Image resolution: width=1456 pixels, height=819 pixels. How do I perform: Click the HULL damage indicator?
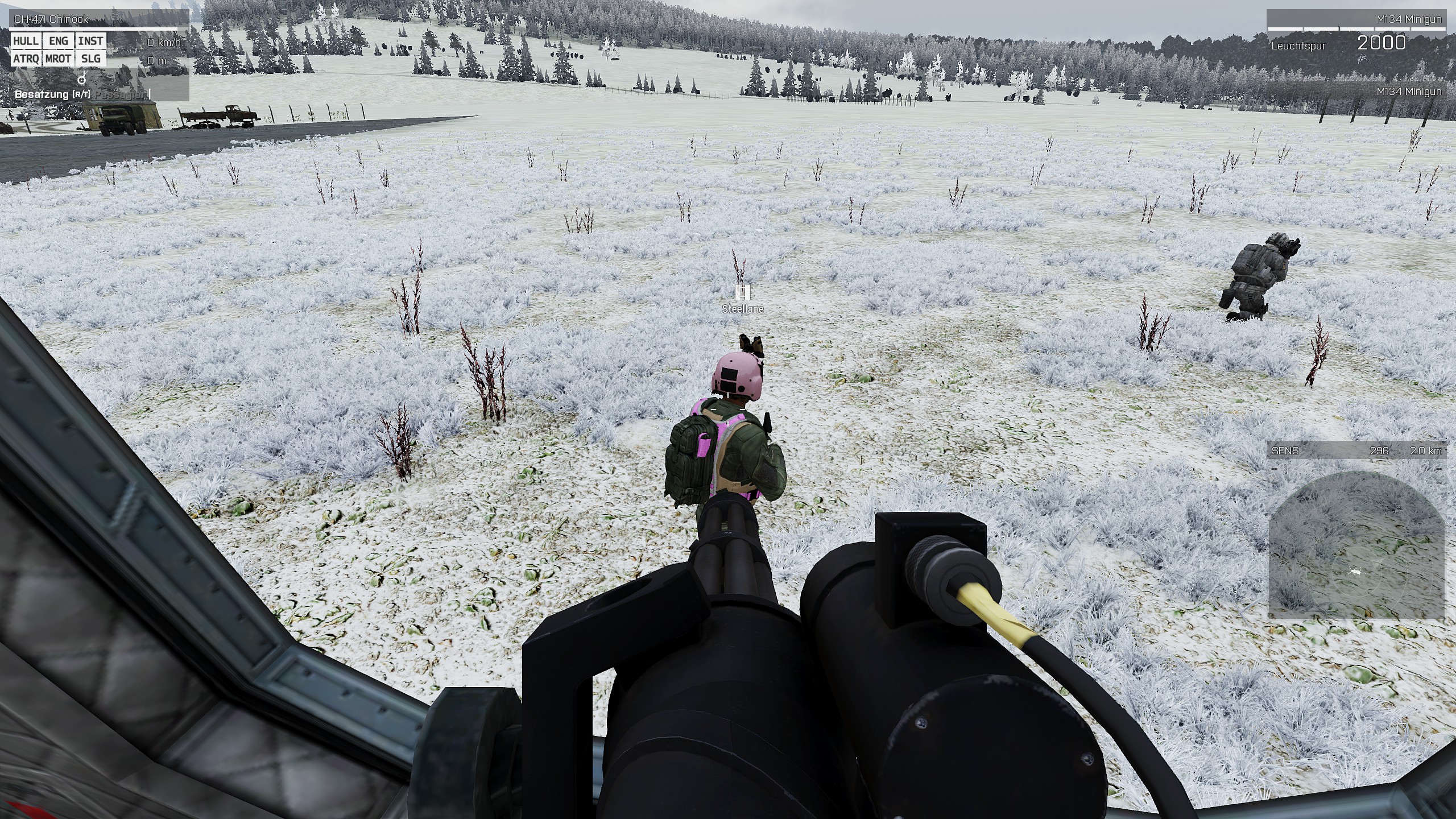[26, 41]
